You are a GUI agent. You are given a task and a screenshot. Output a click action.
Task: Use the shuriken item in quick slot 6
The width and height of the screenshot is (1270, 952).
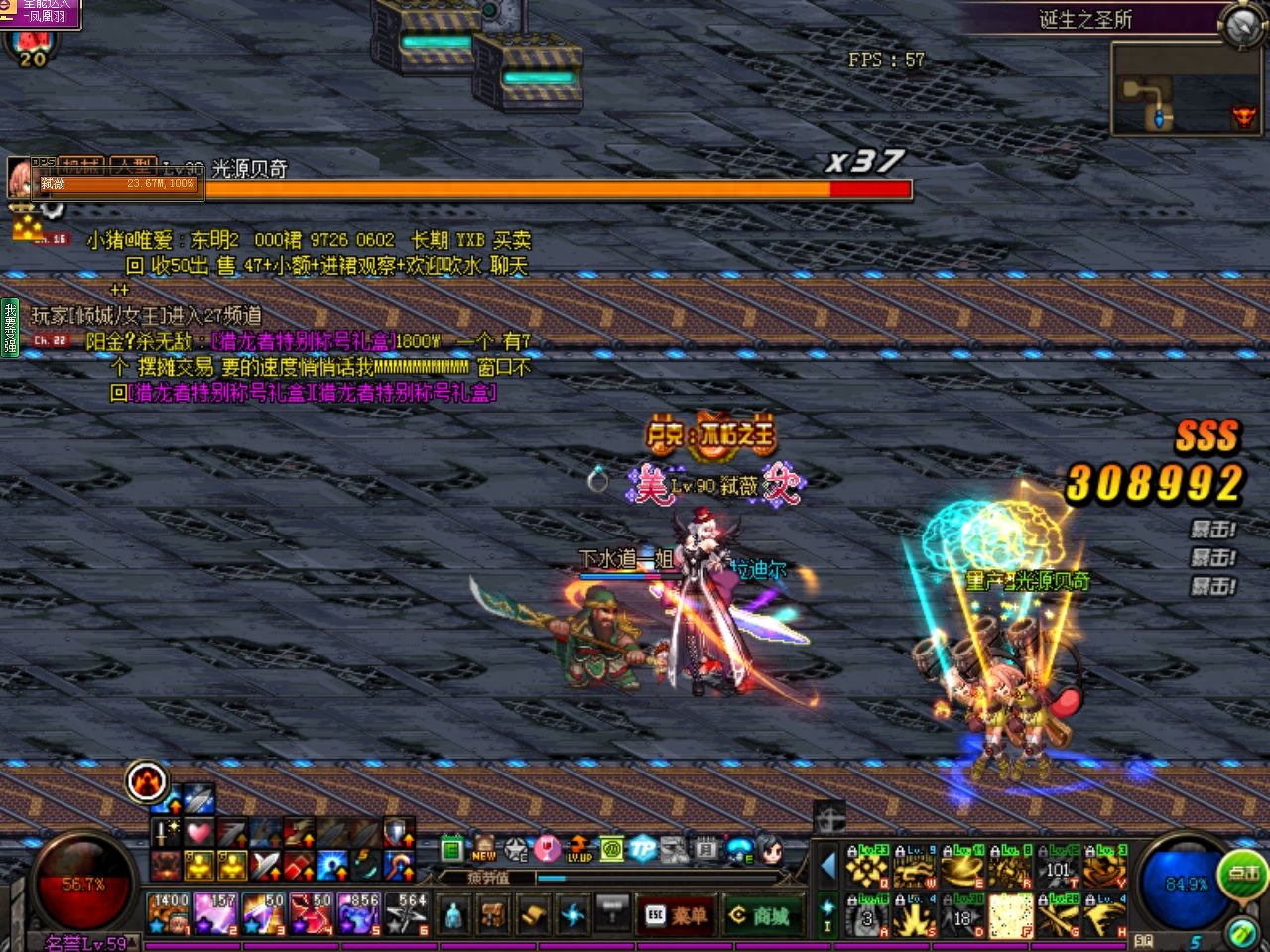(x=407, y=913)
